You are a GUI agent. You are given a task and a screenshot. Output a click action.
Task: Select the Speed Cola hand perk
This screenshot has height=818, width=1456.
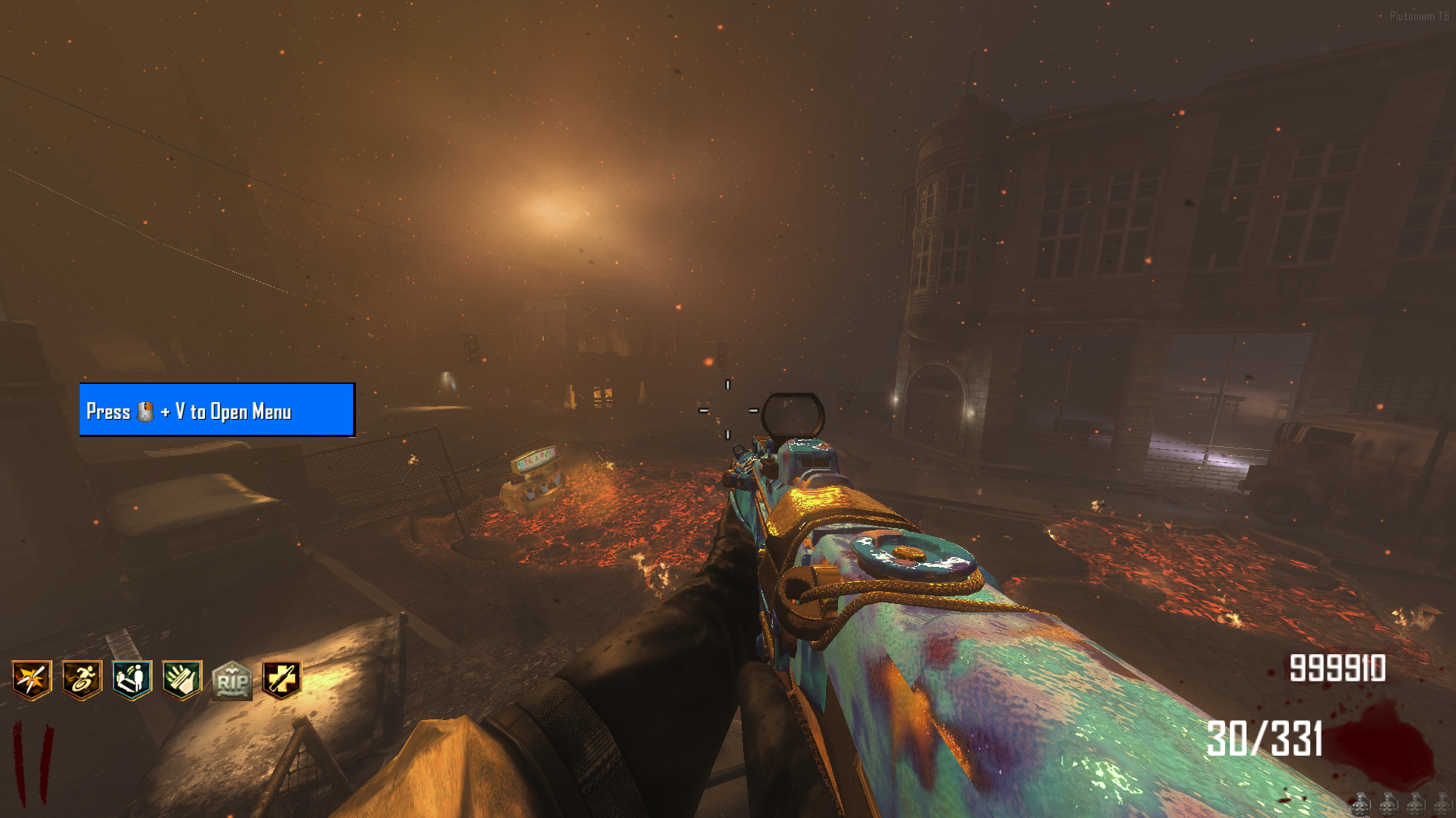(182, 679)
